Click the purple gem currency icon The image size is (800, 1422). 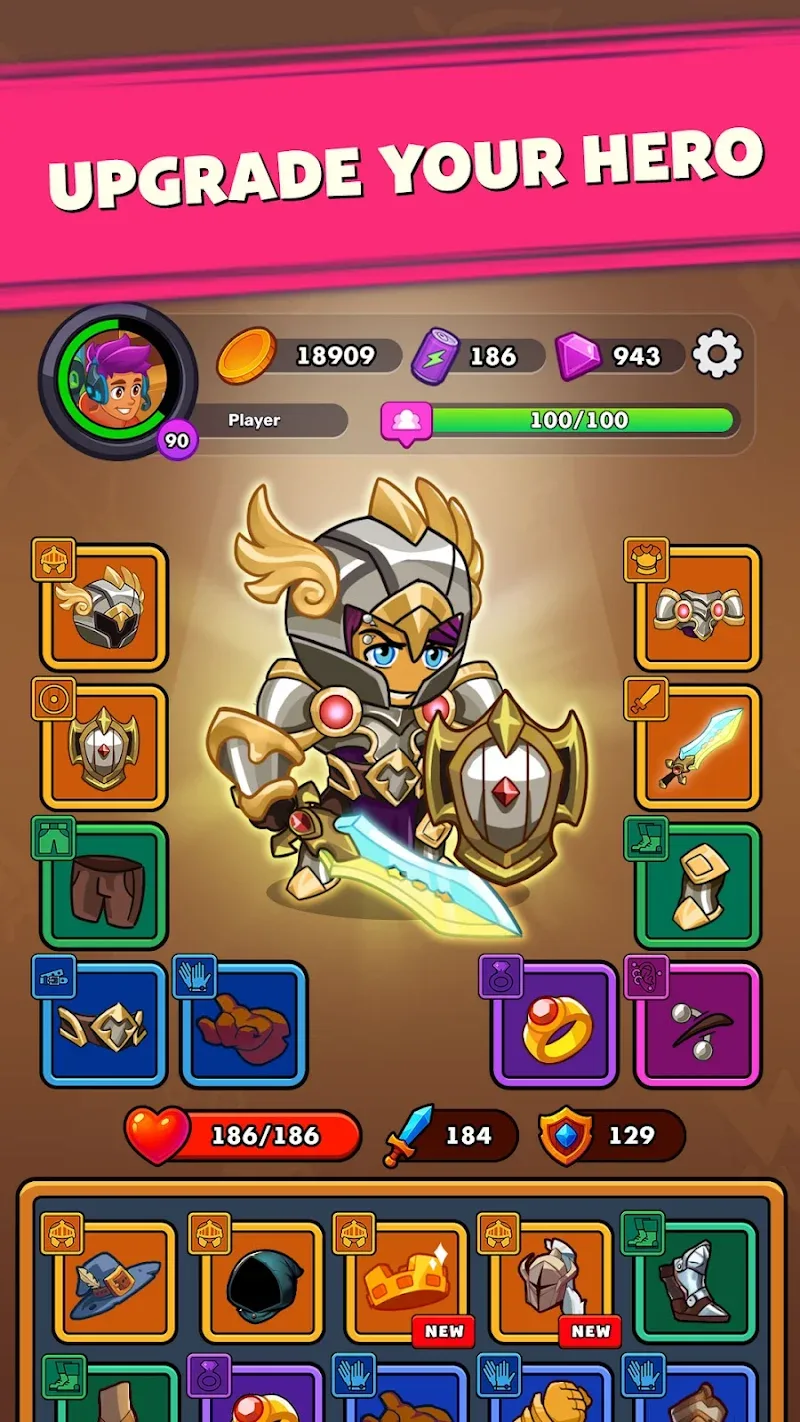tap(578, 356)
